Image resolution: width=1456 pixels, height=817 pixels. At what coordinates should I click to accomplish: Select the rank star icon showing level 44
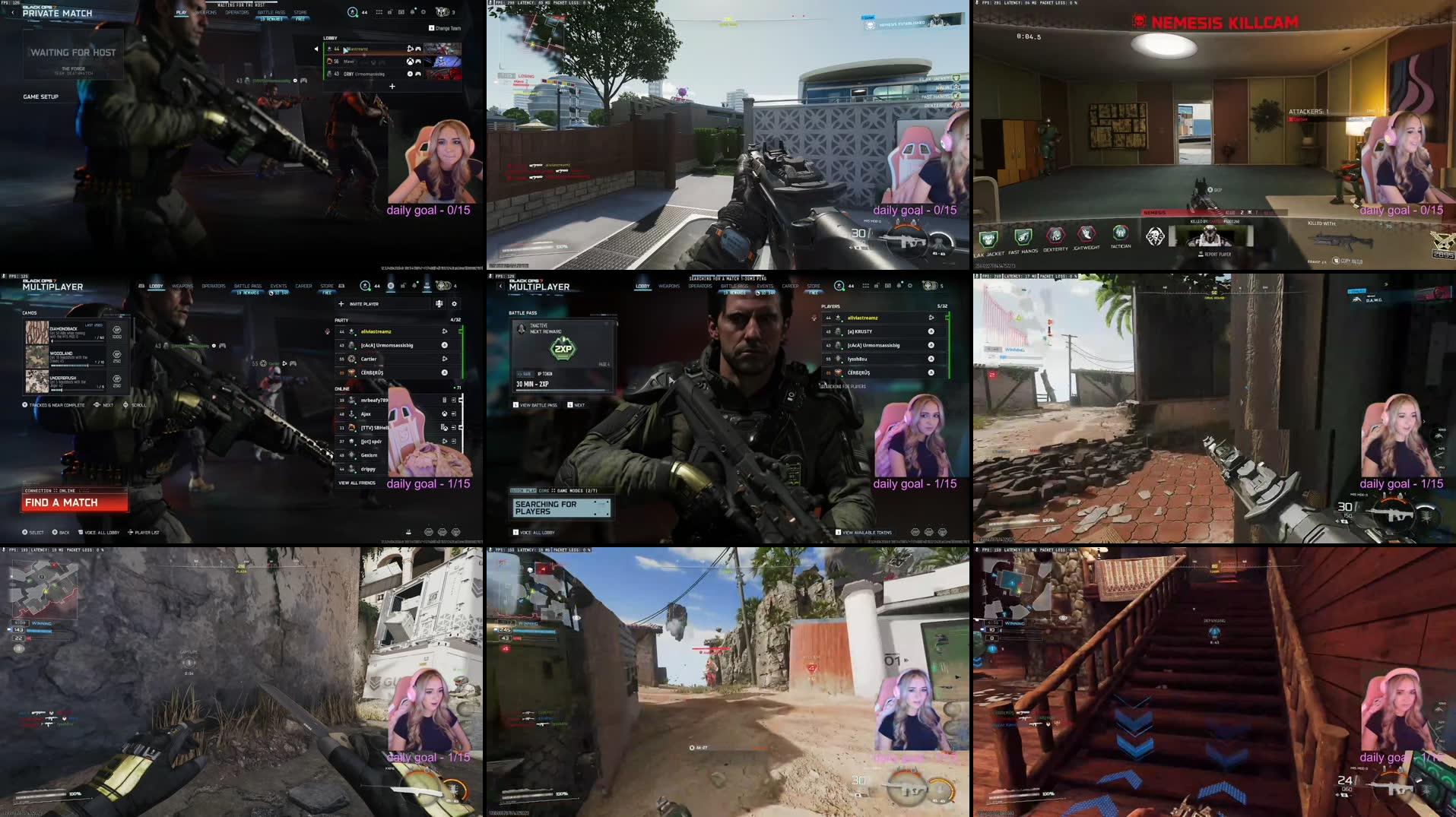click(365, 287)
